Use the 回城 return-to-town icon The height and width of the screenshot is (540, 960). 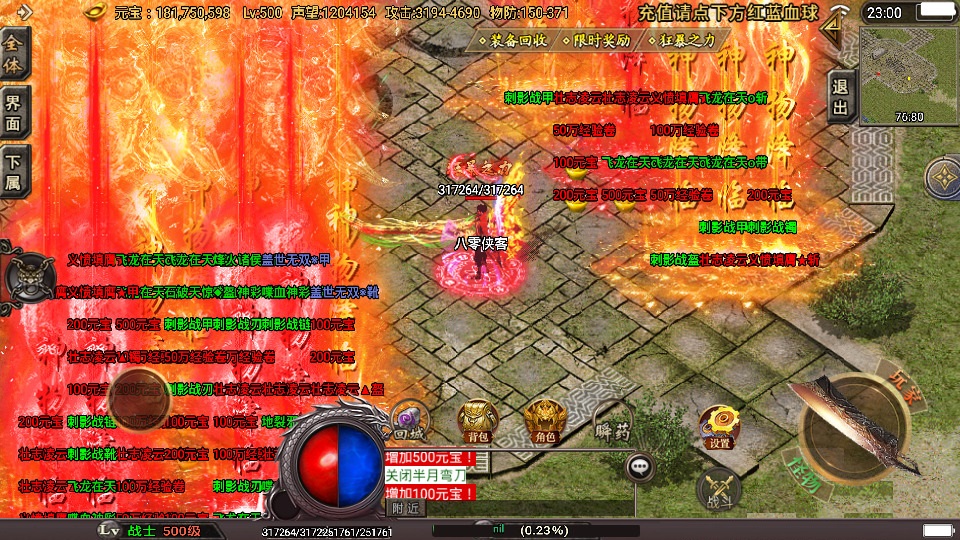click(x=407, y=422)
